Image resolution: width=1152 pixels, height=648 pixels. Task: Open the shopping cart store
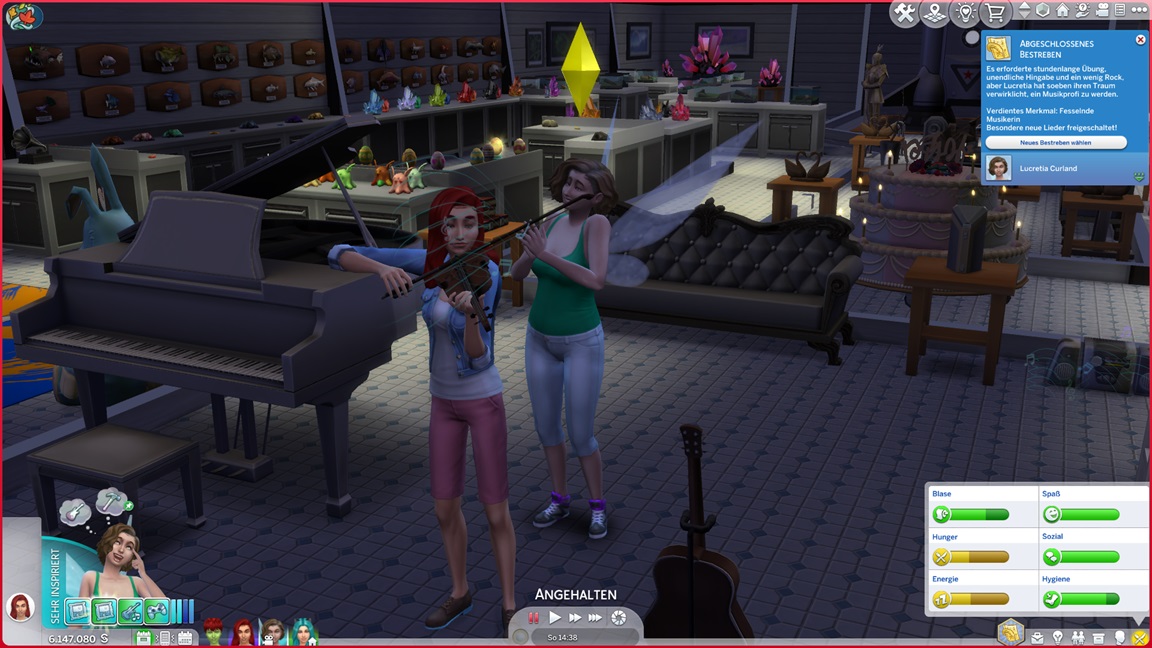[994, 13]
